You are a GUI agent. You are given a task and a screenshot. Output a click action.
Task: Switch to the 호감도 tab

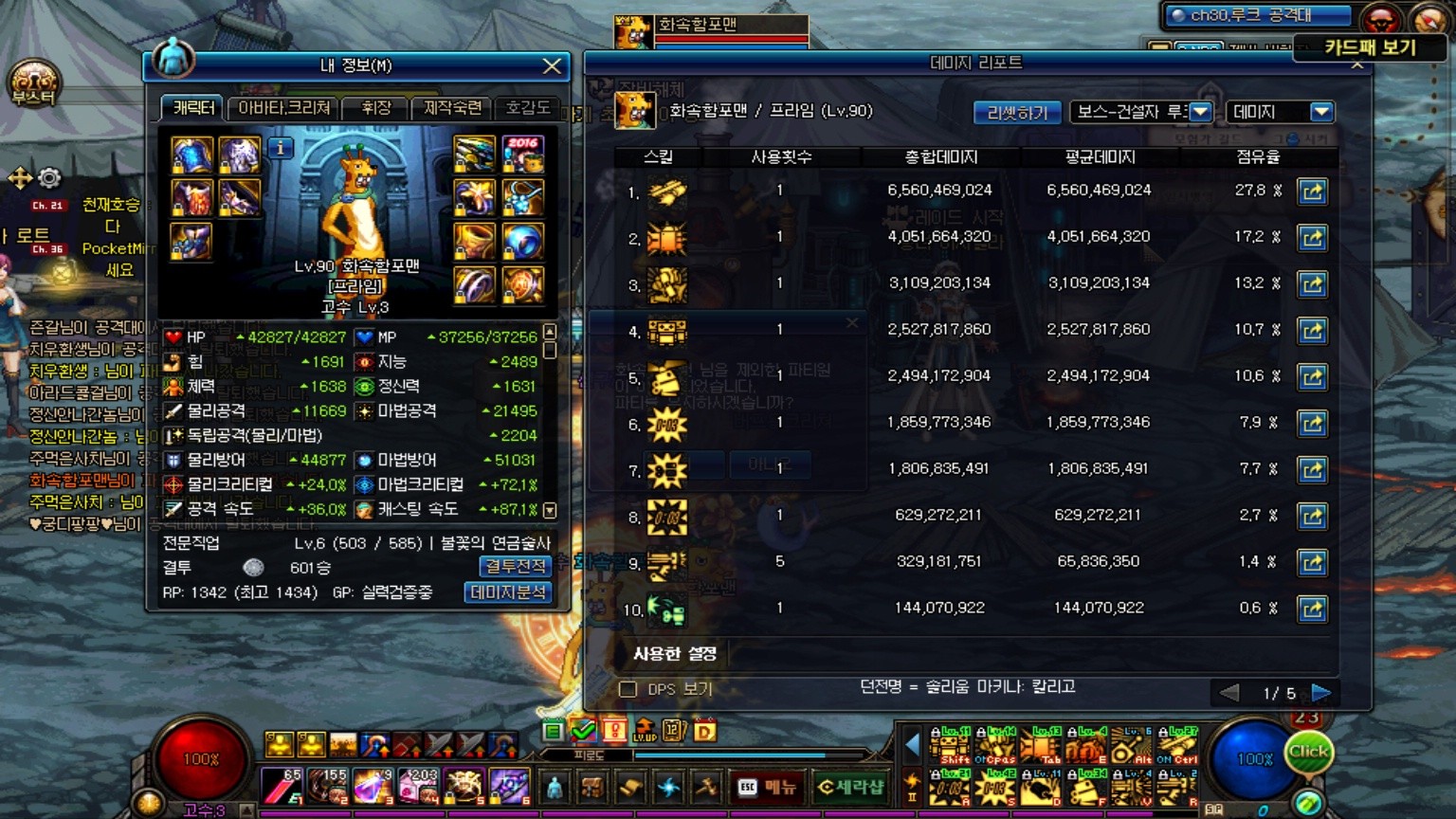click(x=527, y=108)
